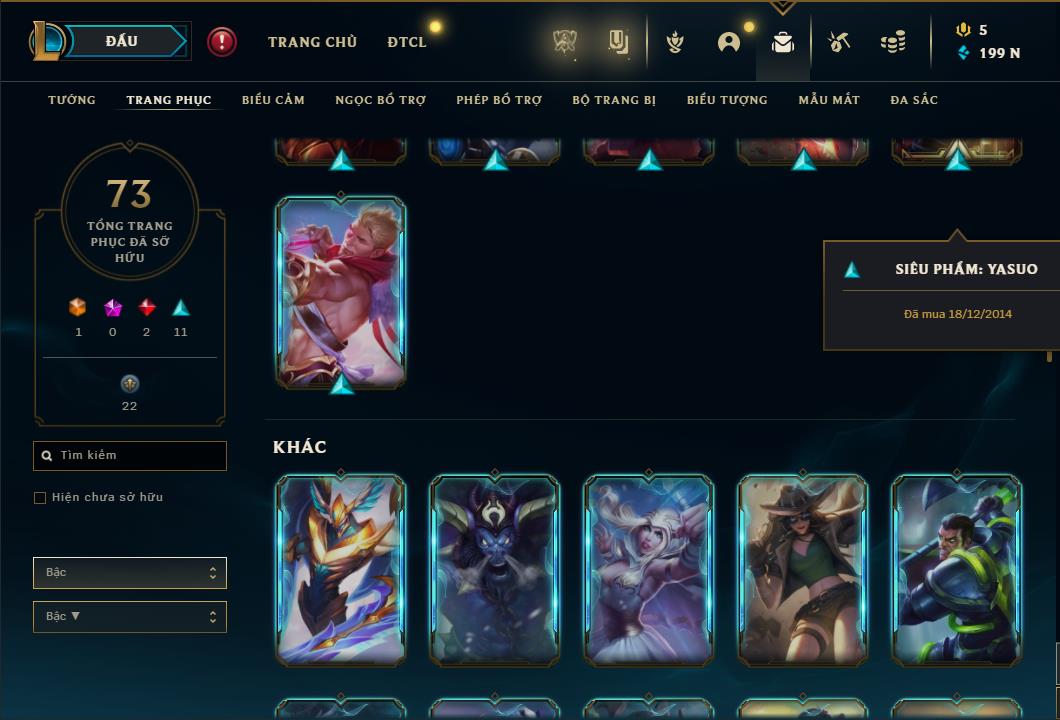Open the ĐA SẮC tab

(x=914, y=100)
